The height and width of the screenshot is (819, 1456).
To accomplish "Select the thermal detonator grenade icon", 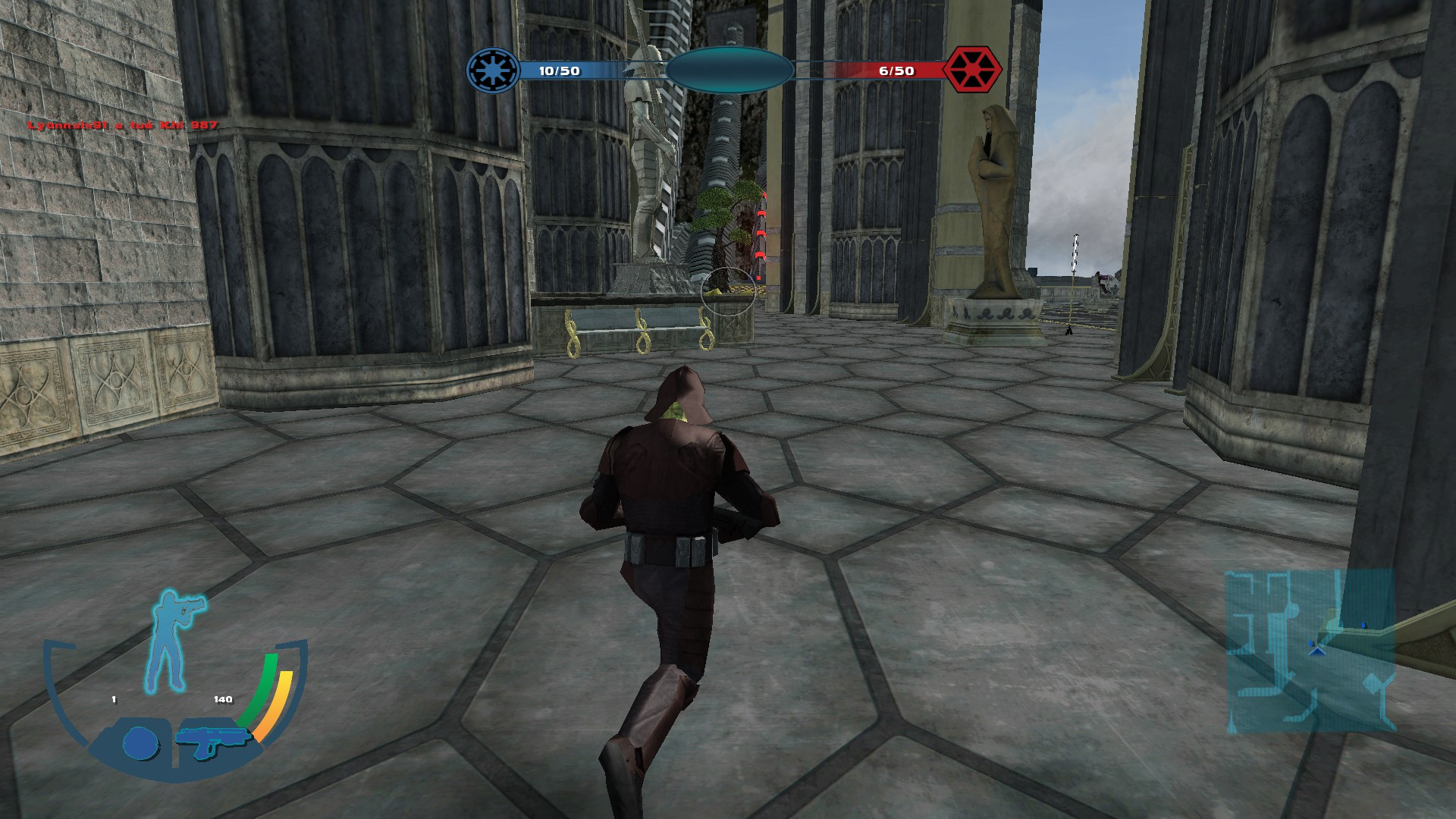I will [x=140, y=743].
